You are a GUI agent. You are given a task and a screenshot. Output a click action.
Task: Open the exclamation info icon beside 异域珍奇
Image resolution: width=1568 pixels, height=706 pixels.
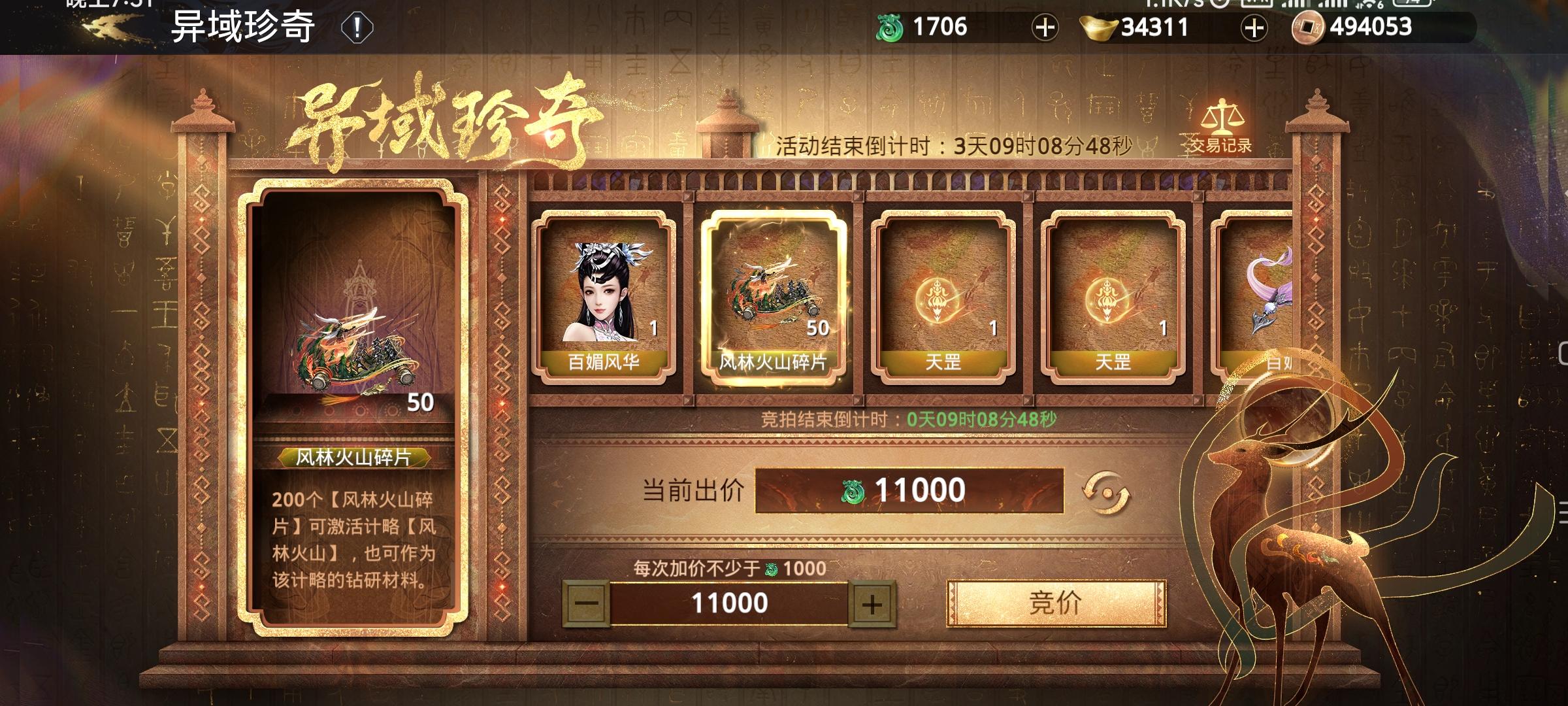[356, 27]
